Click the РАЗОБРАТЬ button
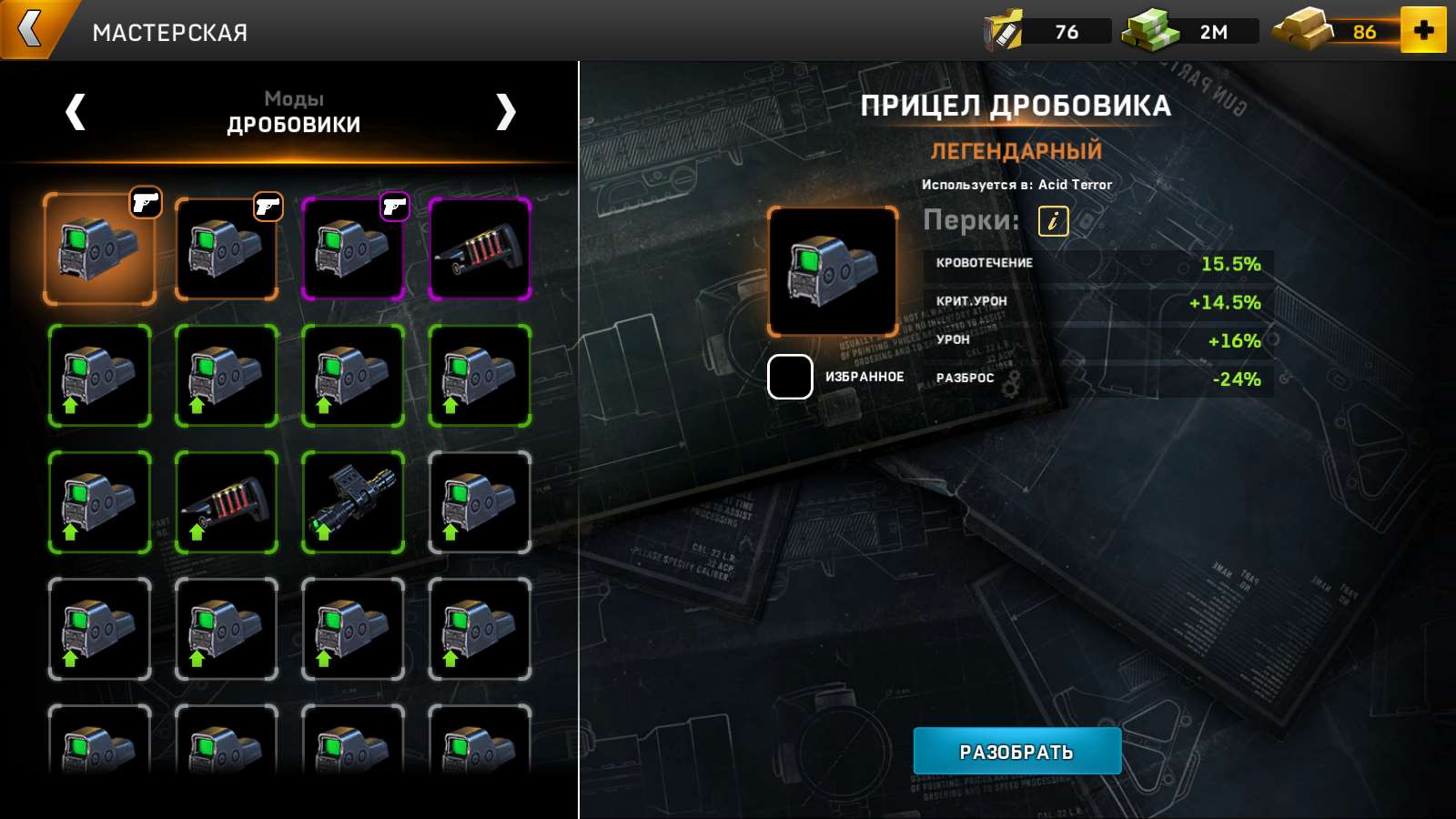1456x819 pixels. coord(1016,751)
